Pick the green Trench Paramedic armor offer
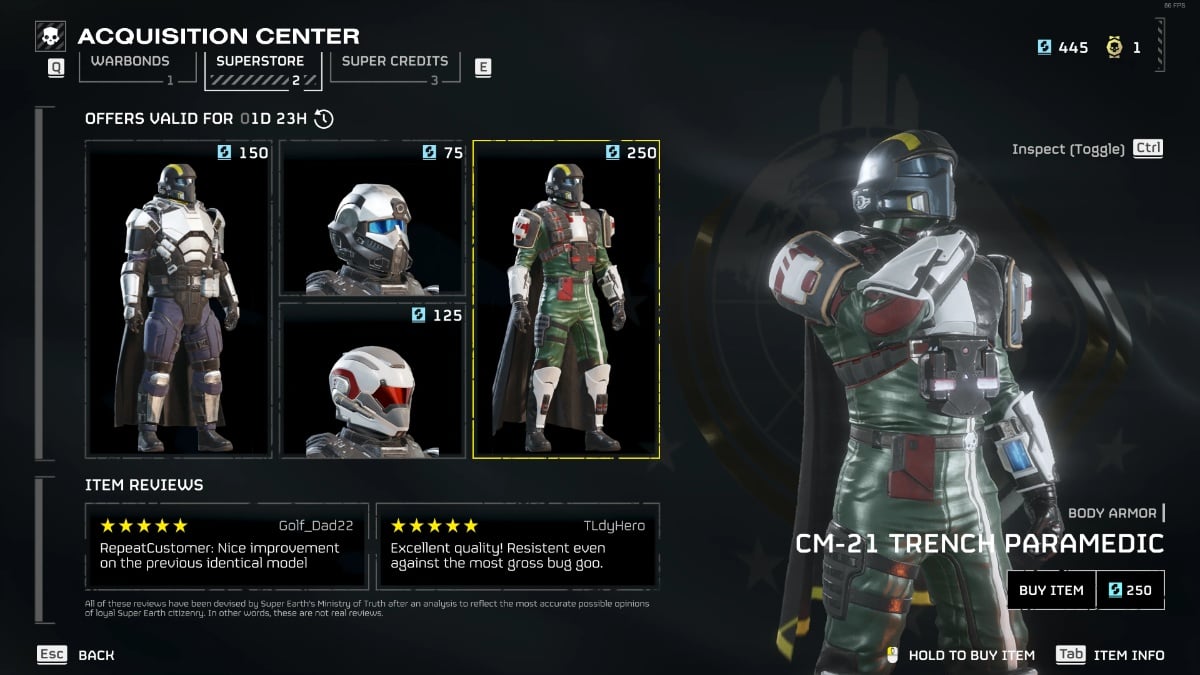Image resolution: width=1200 pixels, height=675 pixels. pos(566,298)
